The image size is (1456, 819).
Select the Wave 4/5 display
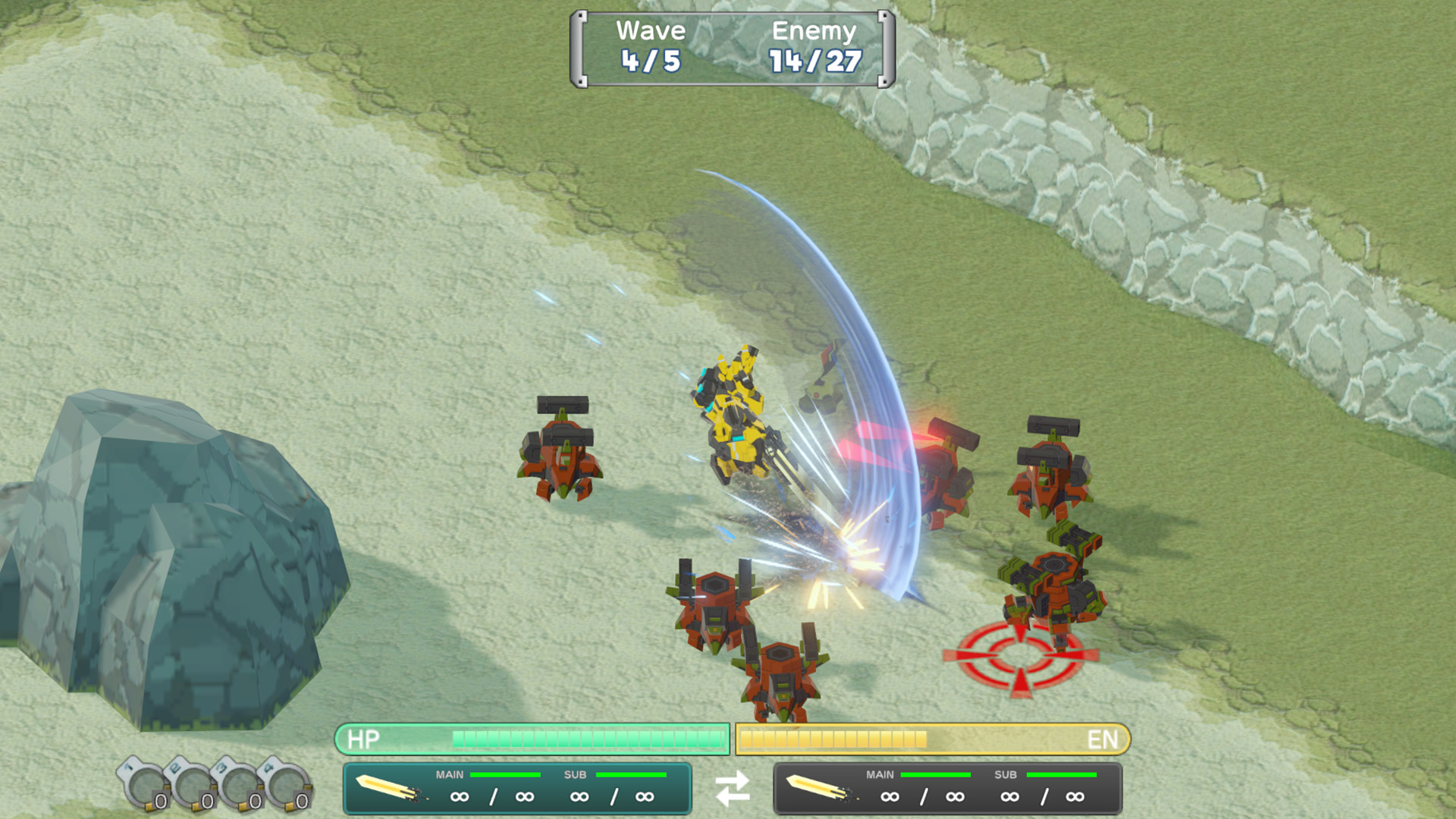pos(651,45)
